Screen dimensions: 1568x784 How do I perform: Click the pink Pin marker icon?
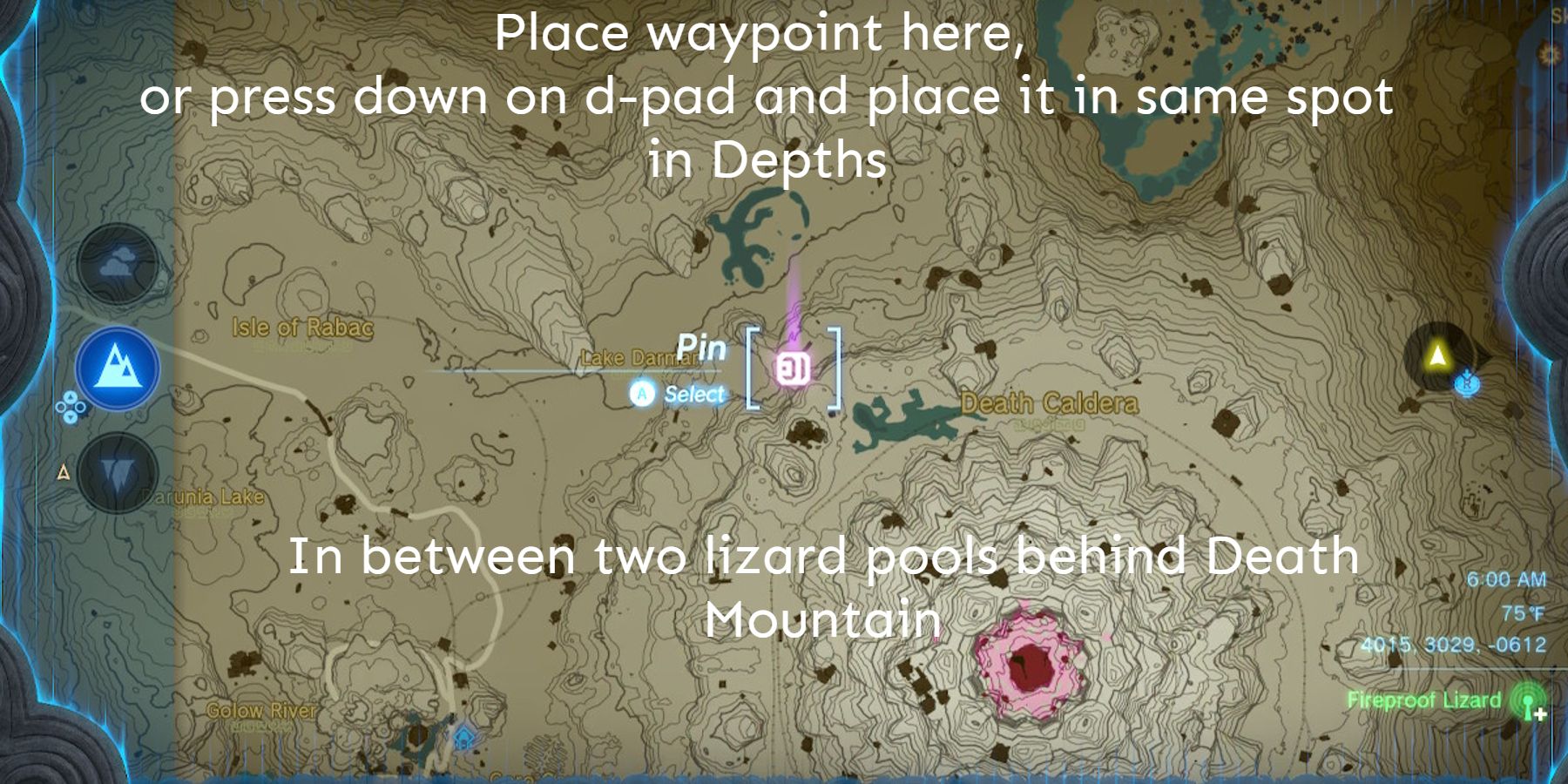click(794, 368)
